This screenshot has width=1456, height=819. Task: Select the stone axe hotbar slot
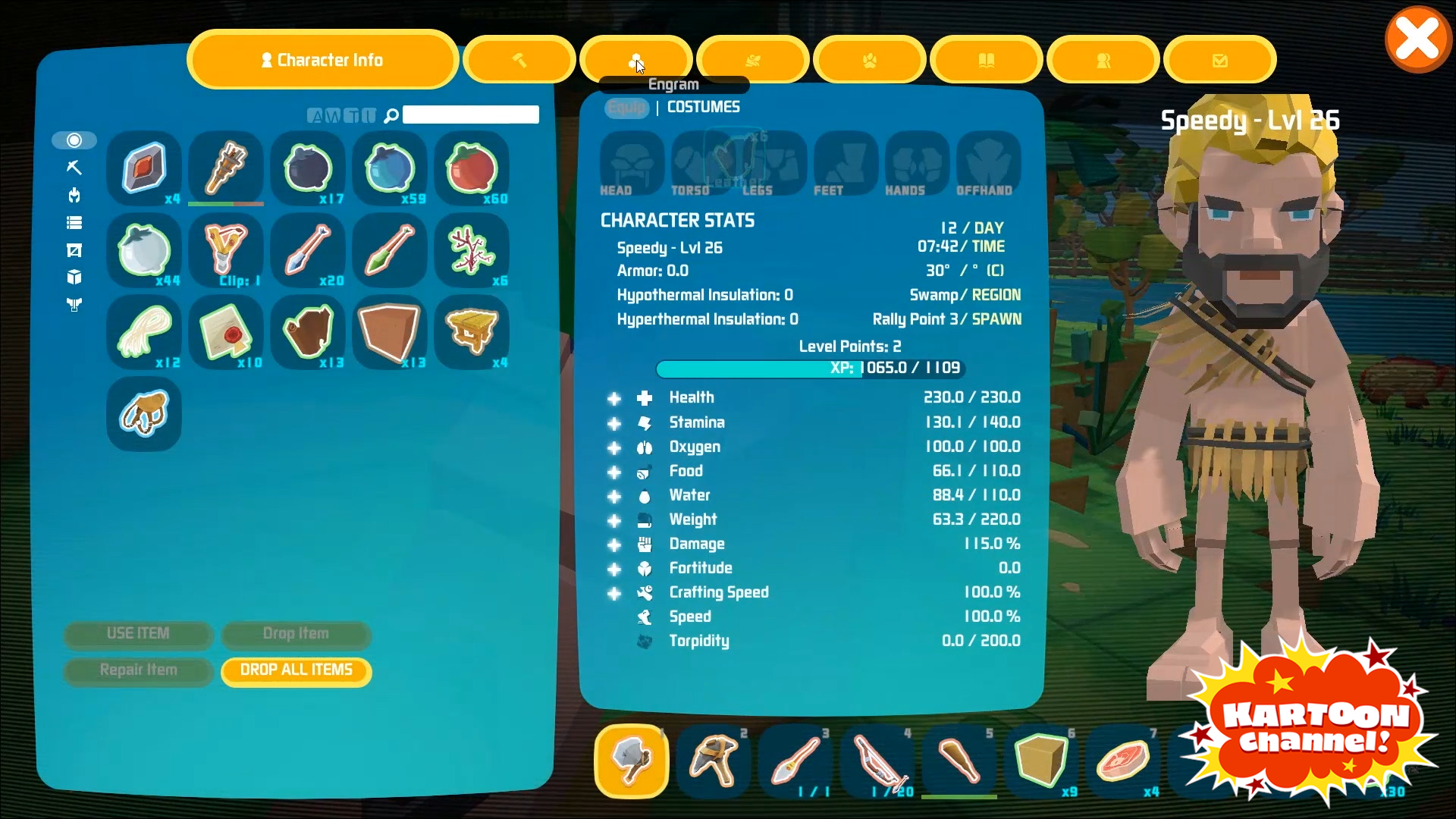[x=632, y=761]
